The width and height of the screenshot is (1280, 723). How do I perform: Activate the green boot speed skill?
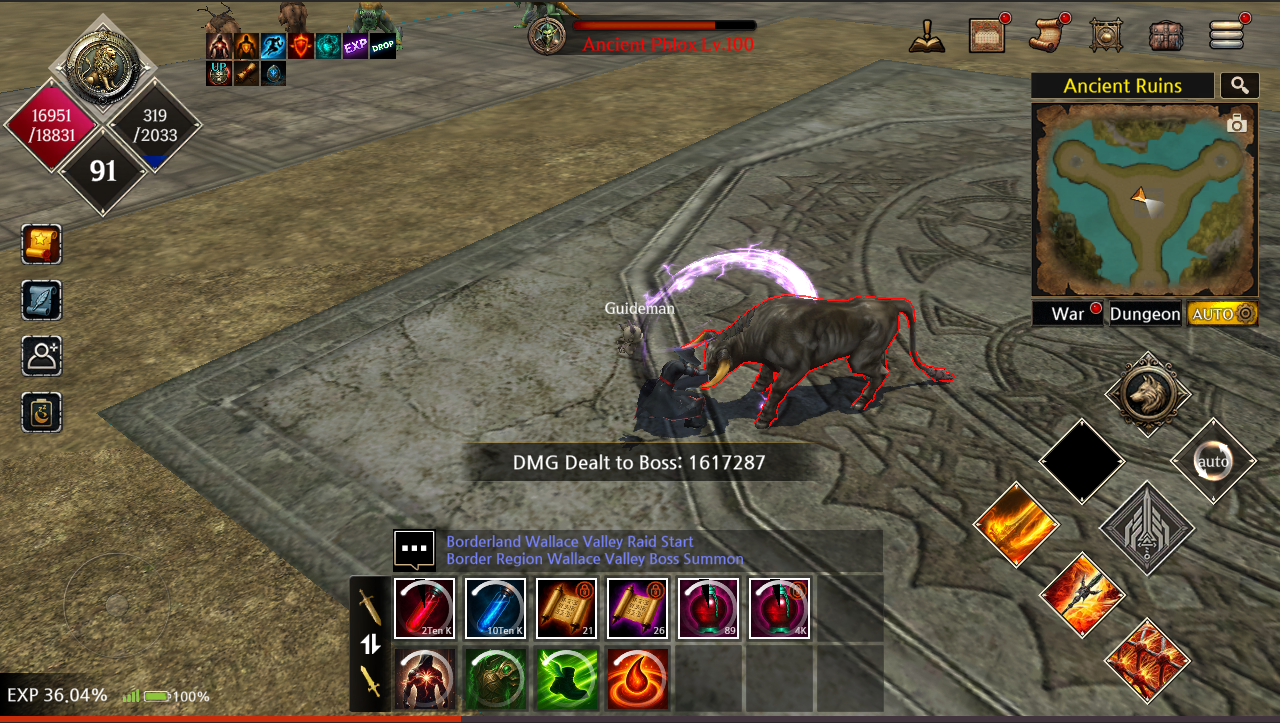coord(567,677)
